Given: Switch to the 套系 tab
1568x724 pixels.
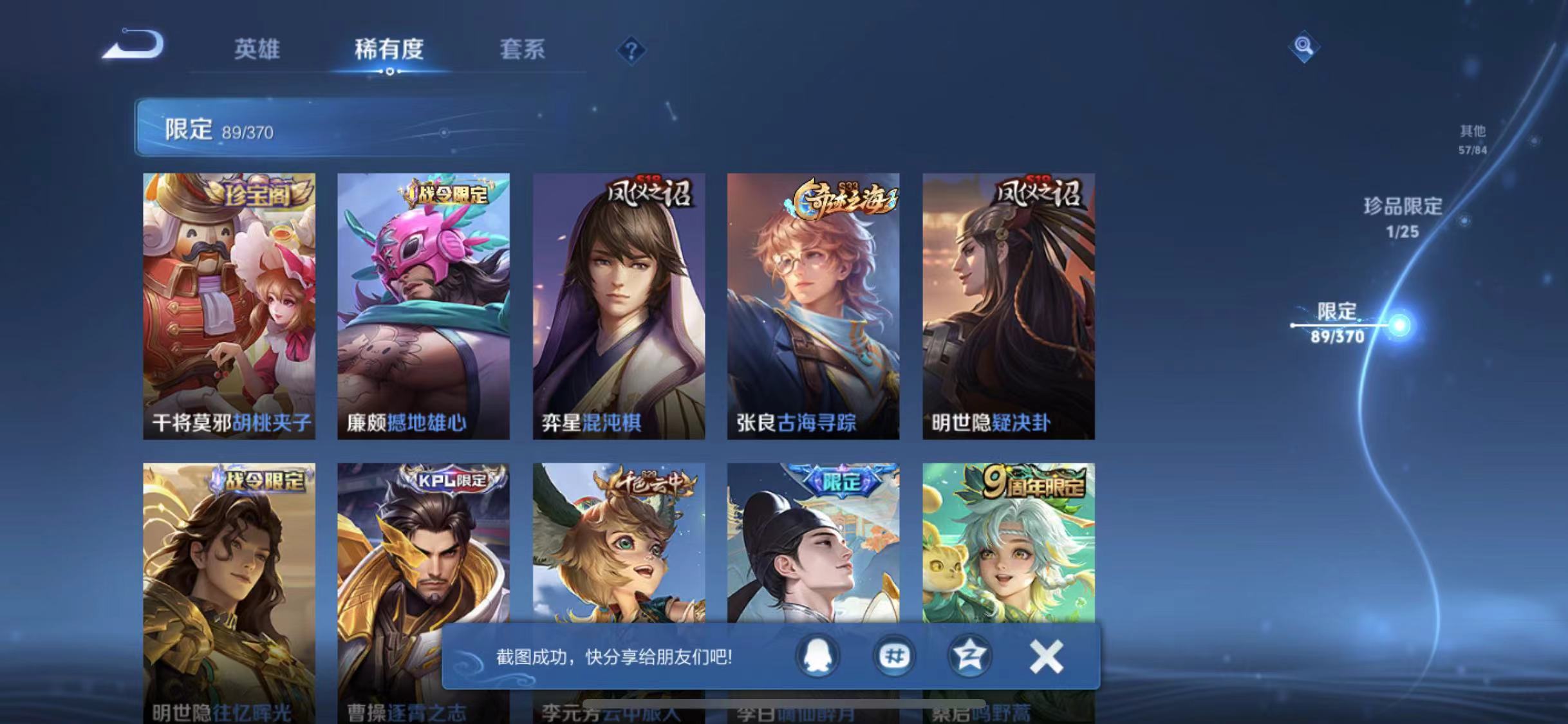Looking at the screenshot, I should 523,50.
